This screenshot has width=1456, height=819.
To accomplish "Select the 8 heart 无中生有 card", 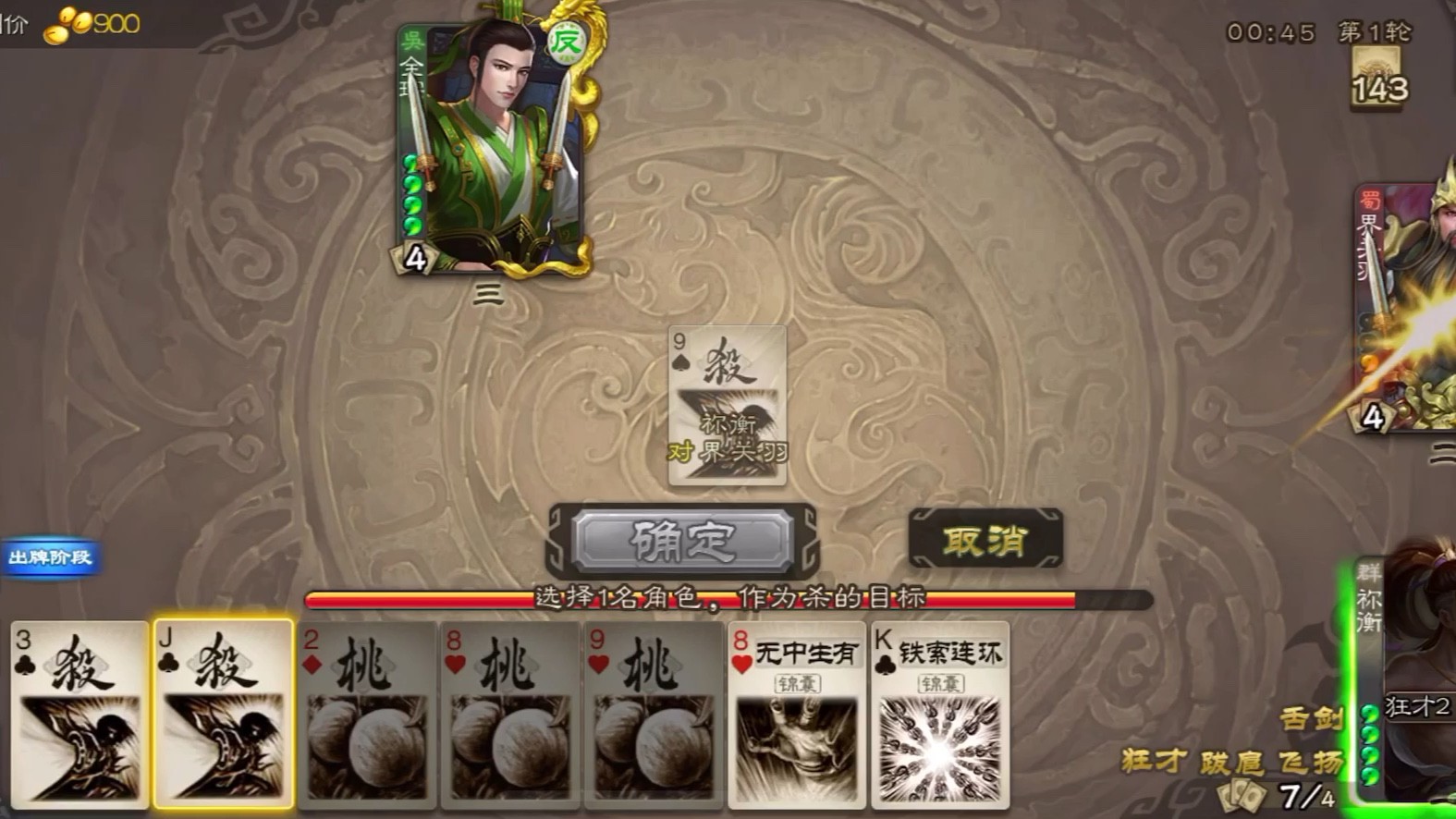I will click(x=797, y=721).
